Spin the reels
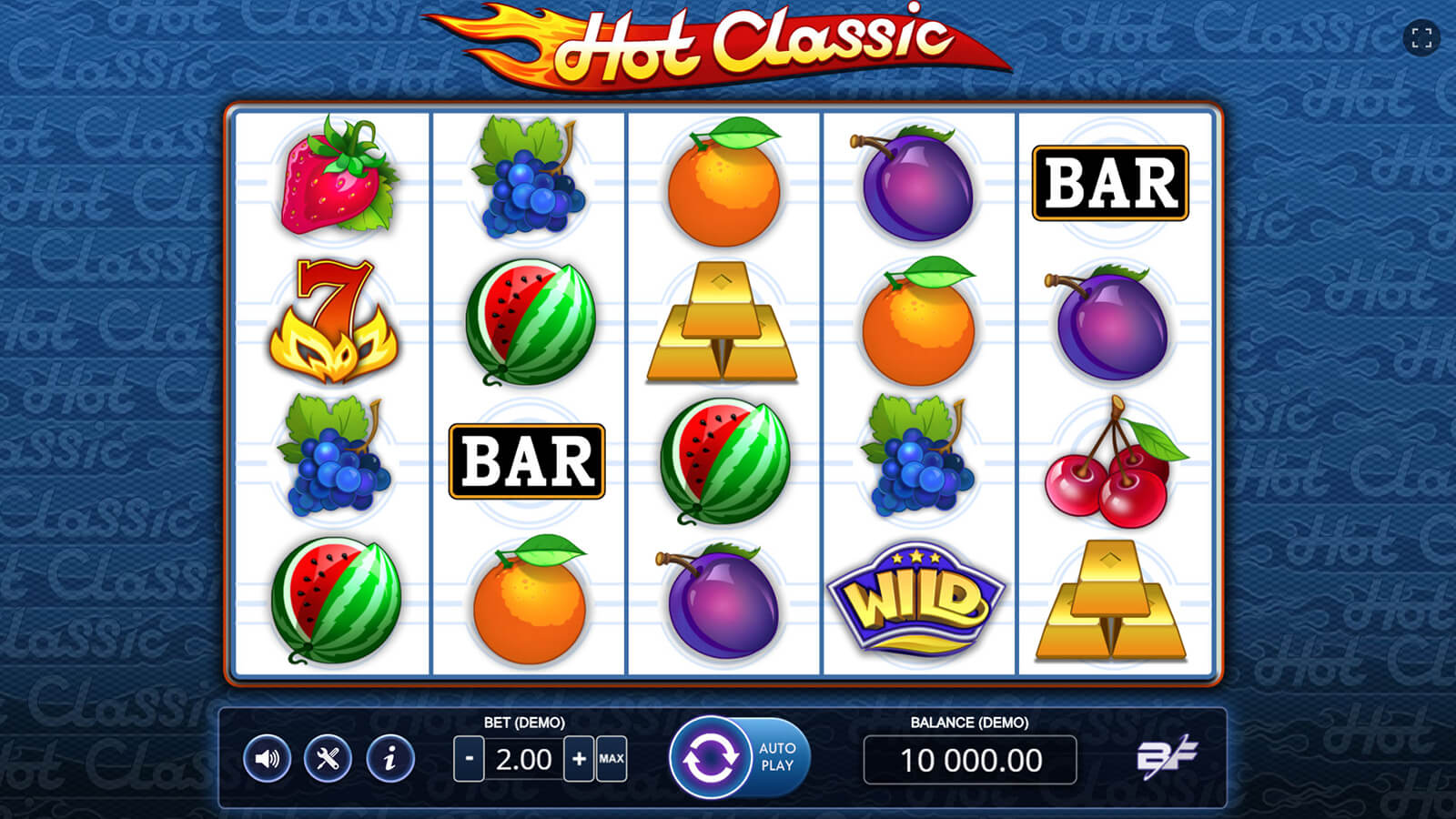Screen dimensions: 1456x819 point(710,757)
